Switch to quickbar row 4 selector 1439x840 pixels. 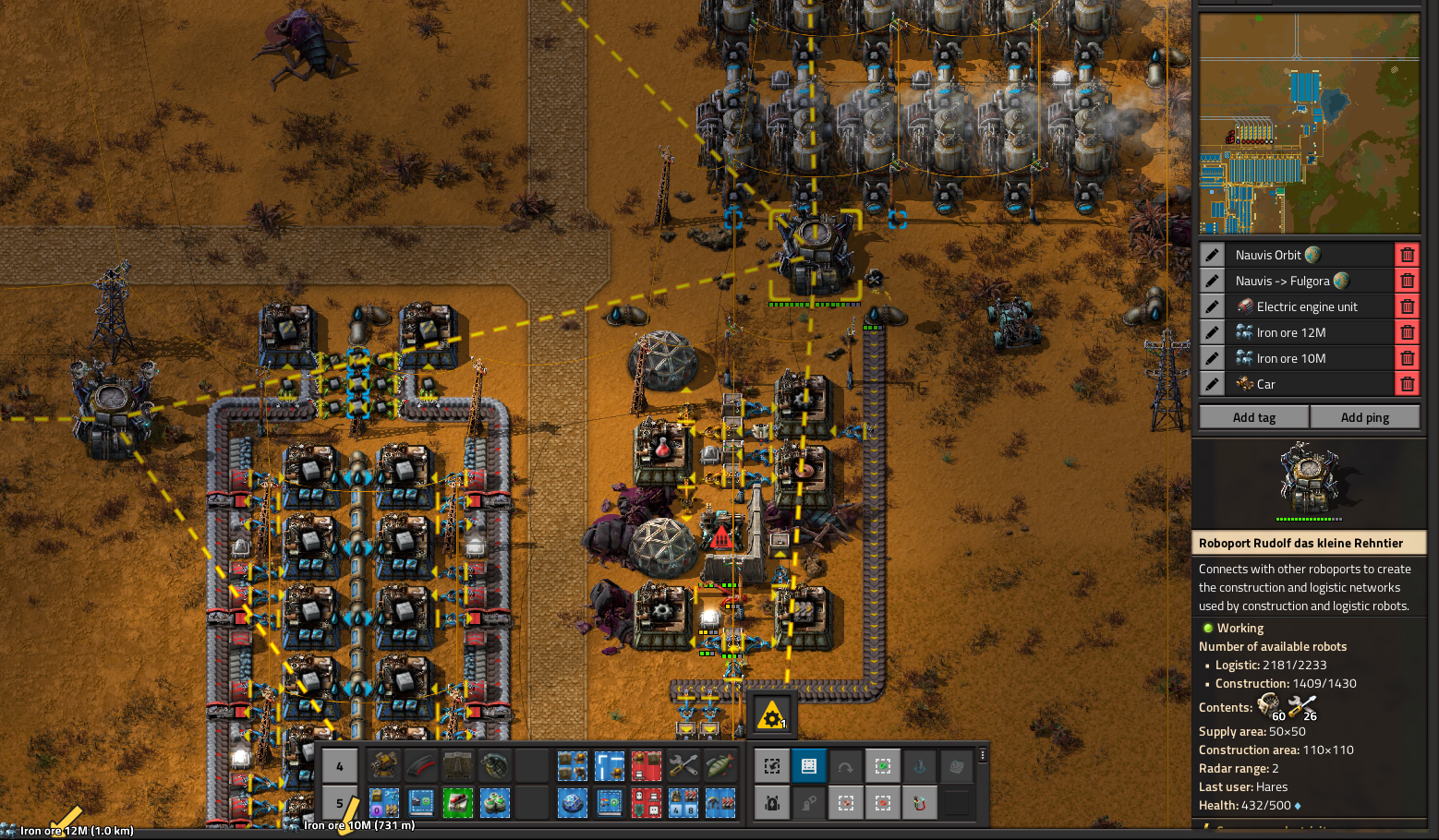click(340, 765)
